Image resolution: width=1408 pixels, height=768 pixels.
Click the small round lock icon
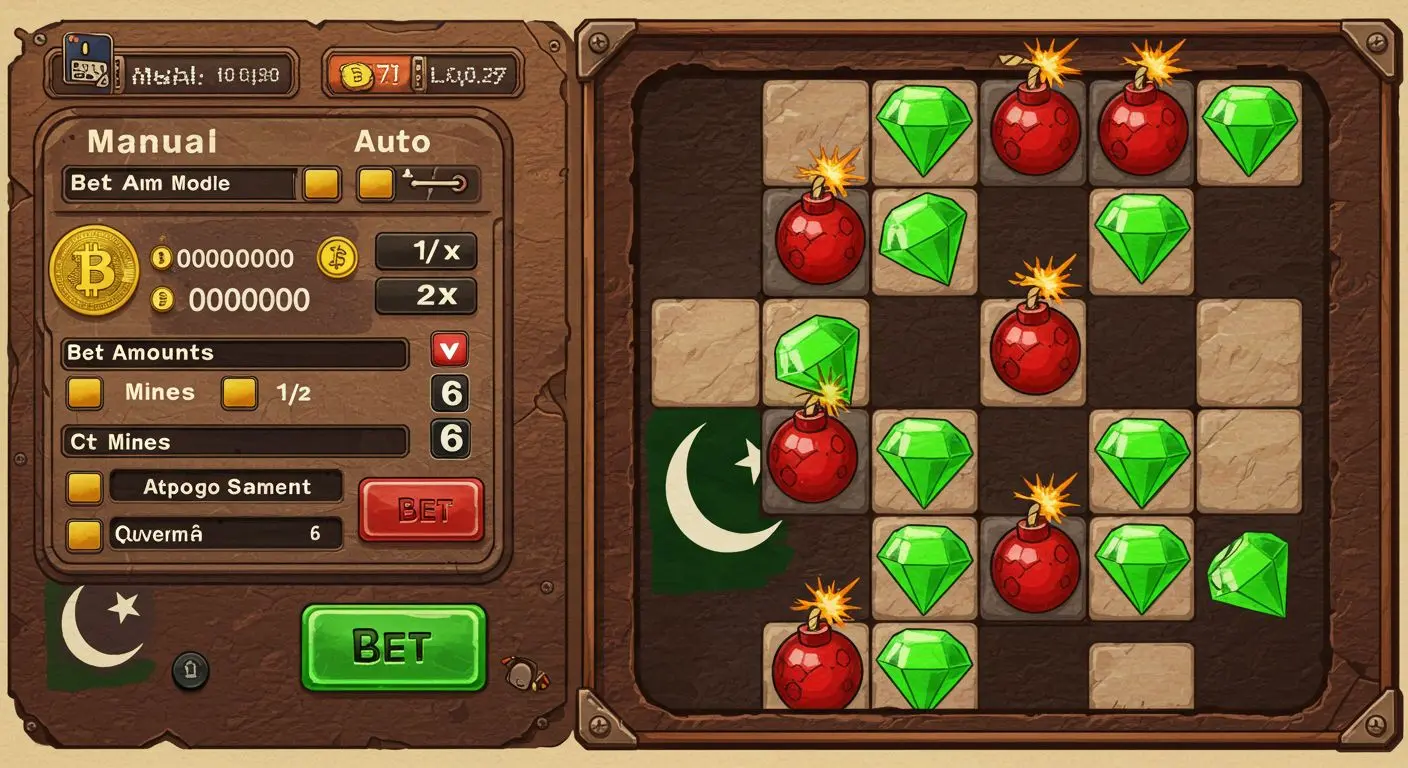click(x=190, y=670)
